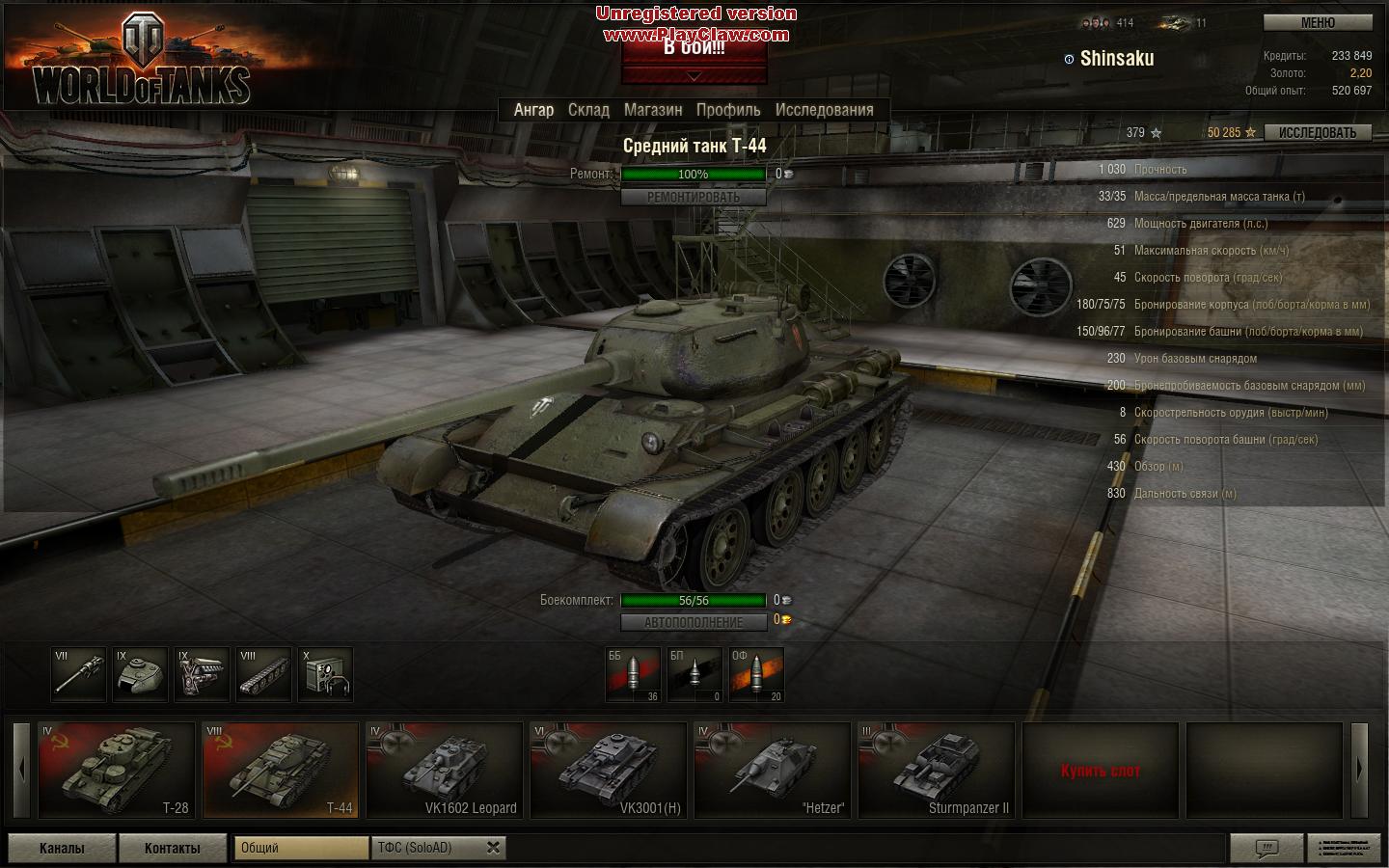Viewport: 1389px width, 868px height.
Task: Open the Исследования tab
Action: pos(824,110)
